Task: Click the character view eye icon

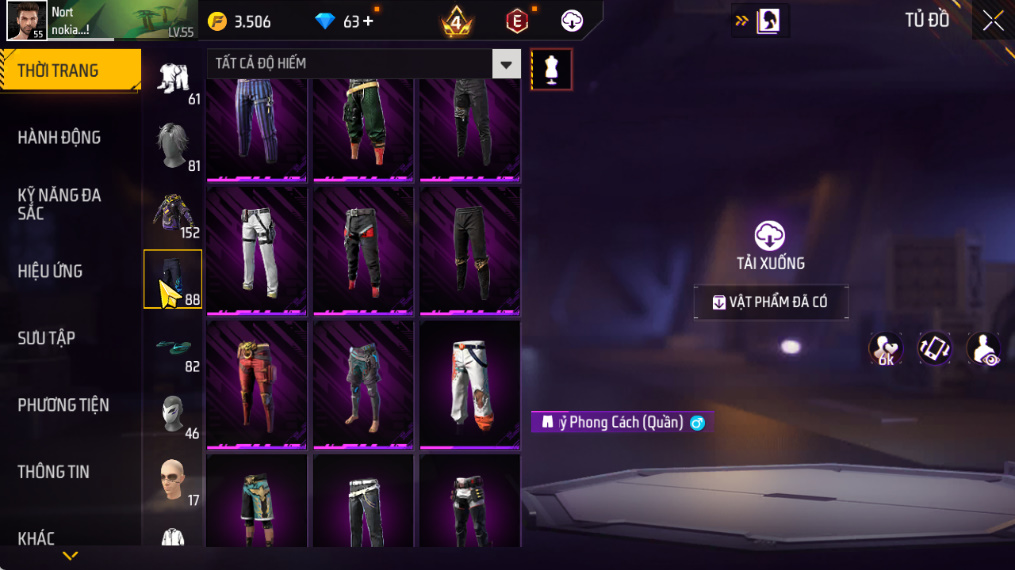Action: click(985, 349)
